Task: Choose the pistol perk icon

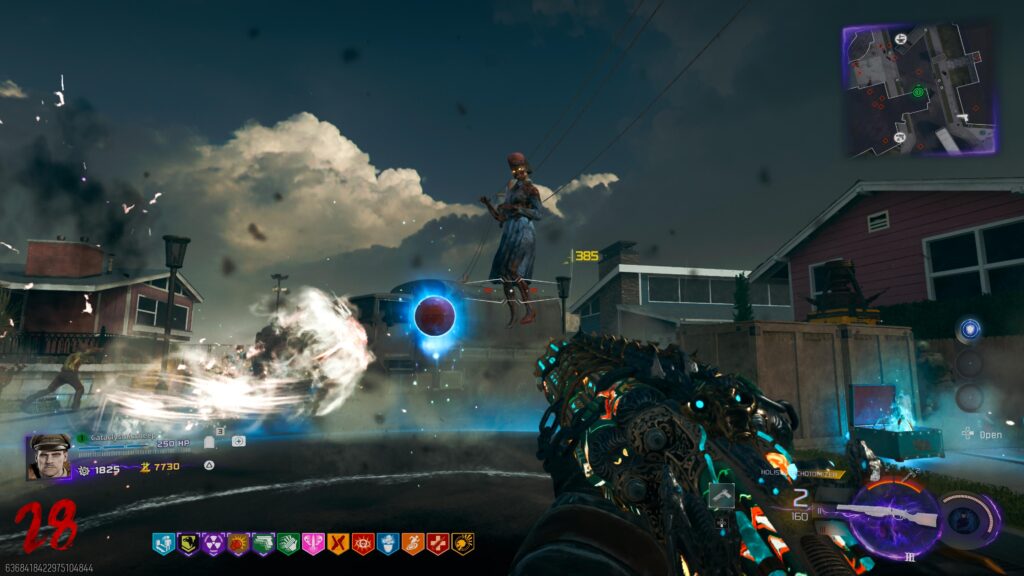Action: (263, 543)
